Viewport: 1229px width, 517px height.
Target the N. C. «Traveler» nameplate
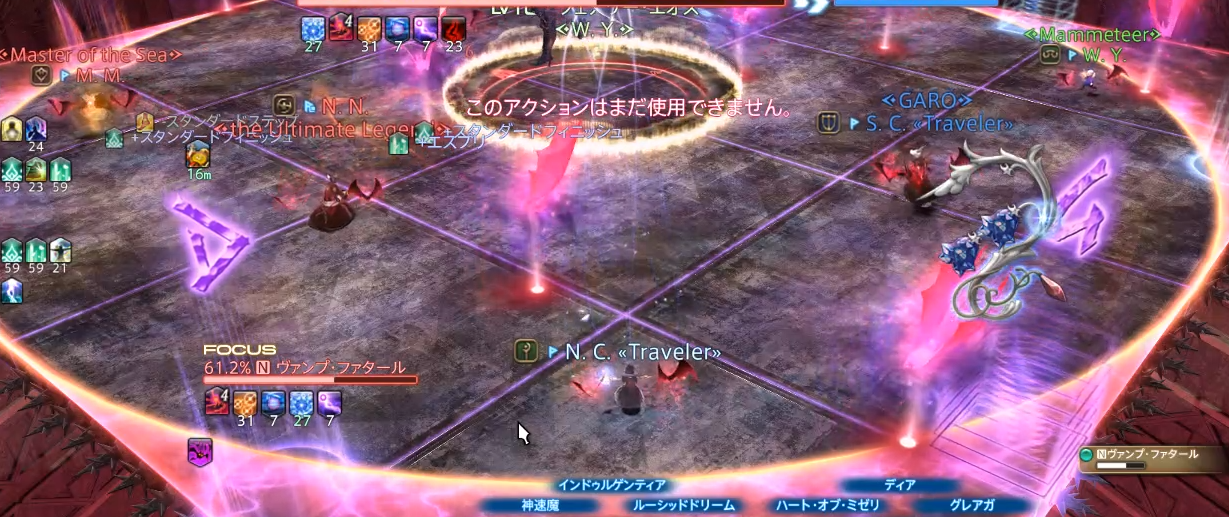tap(642, 352)
